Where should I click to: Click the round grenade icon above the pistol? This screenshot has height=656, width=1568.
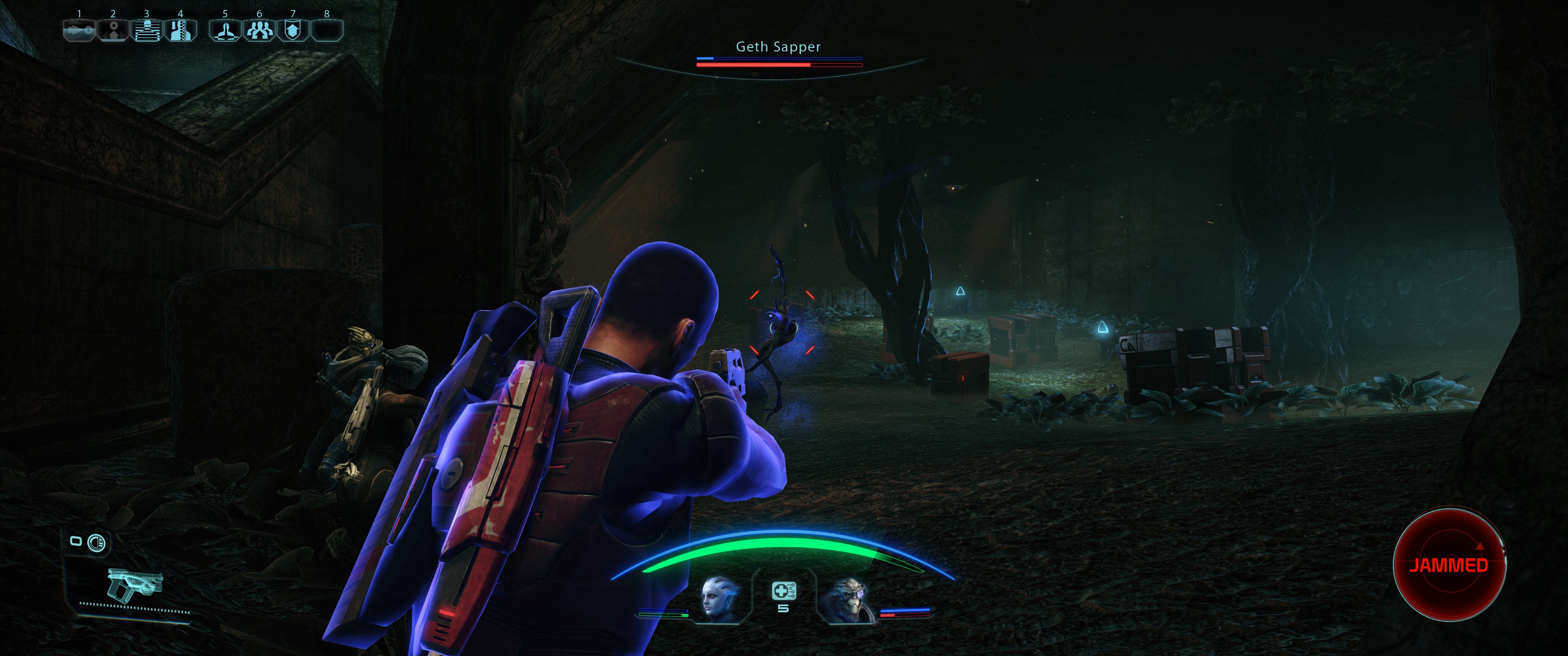point(96,542)
